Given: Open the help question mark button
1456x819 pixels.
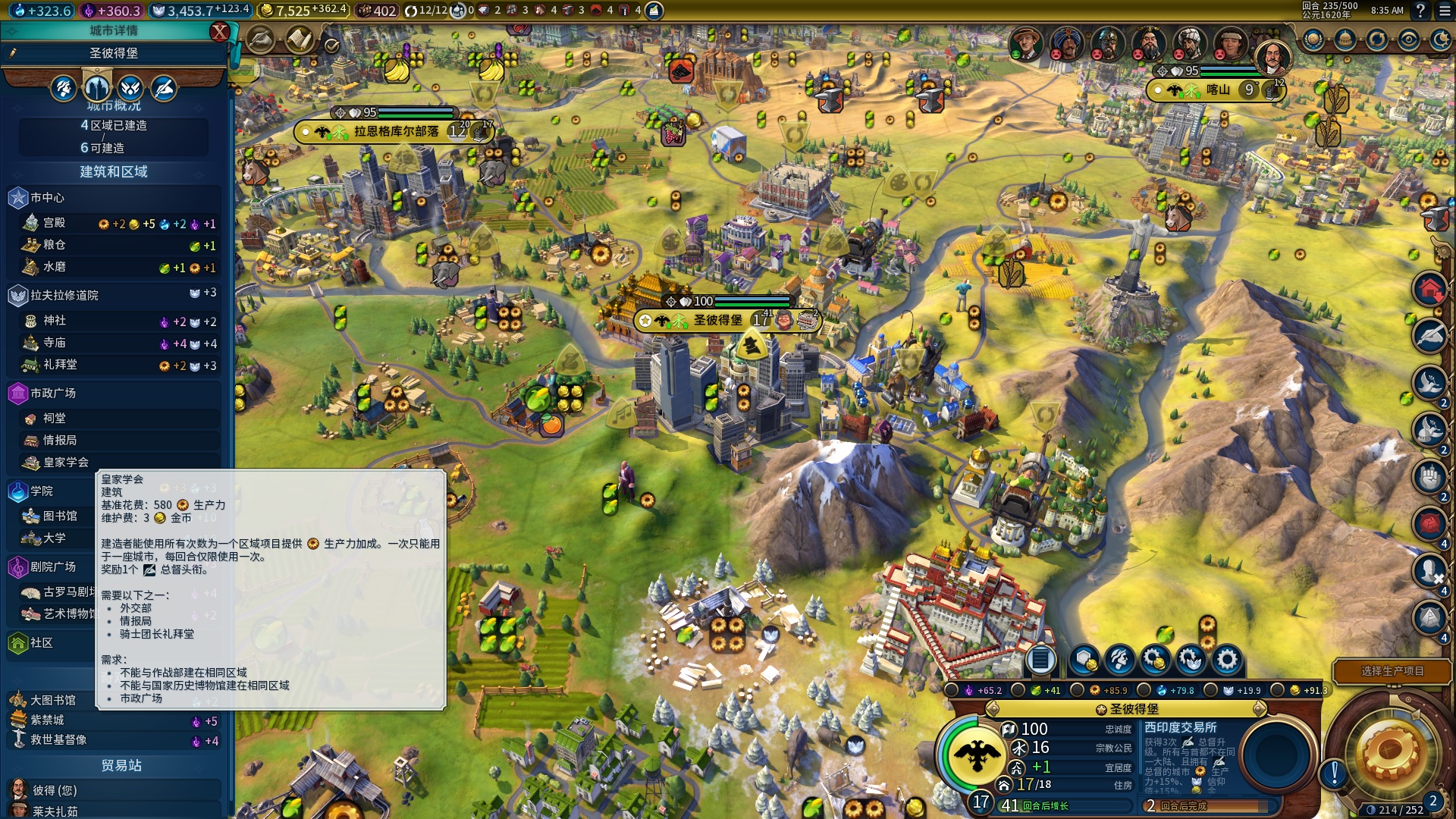Looking at the screenshot, I should [1420, 11].
